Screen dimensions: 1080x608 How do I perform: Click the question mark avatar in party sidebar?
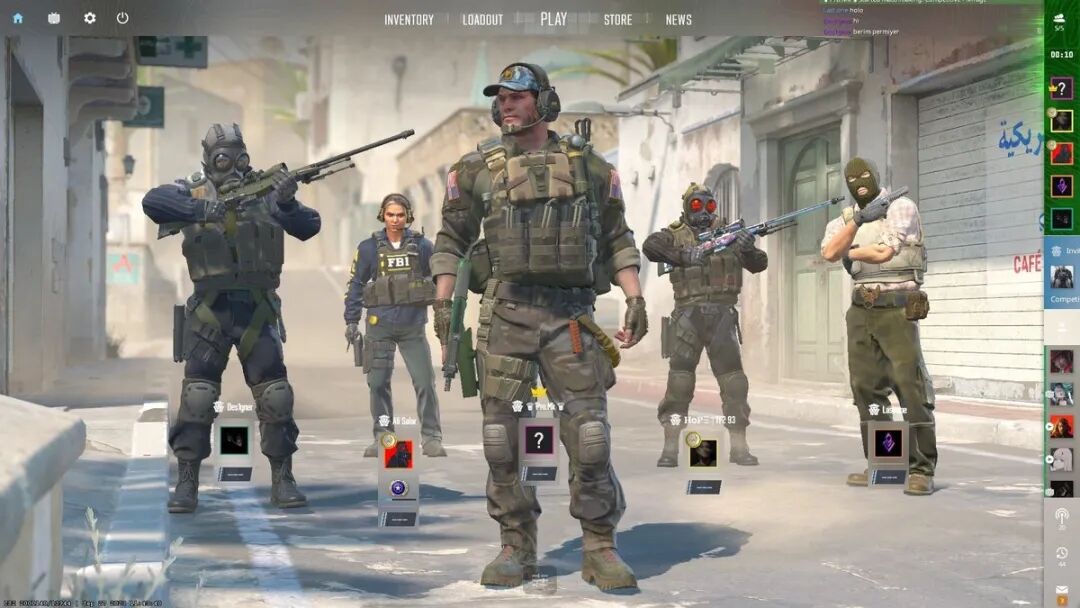click(1062, 88)
